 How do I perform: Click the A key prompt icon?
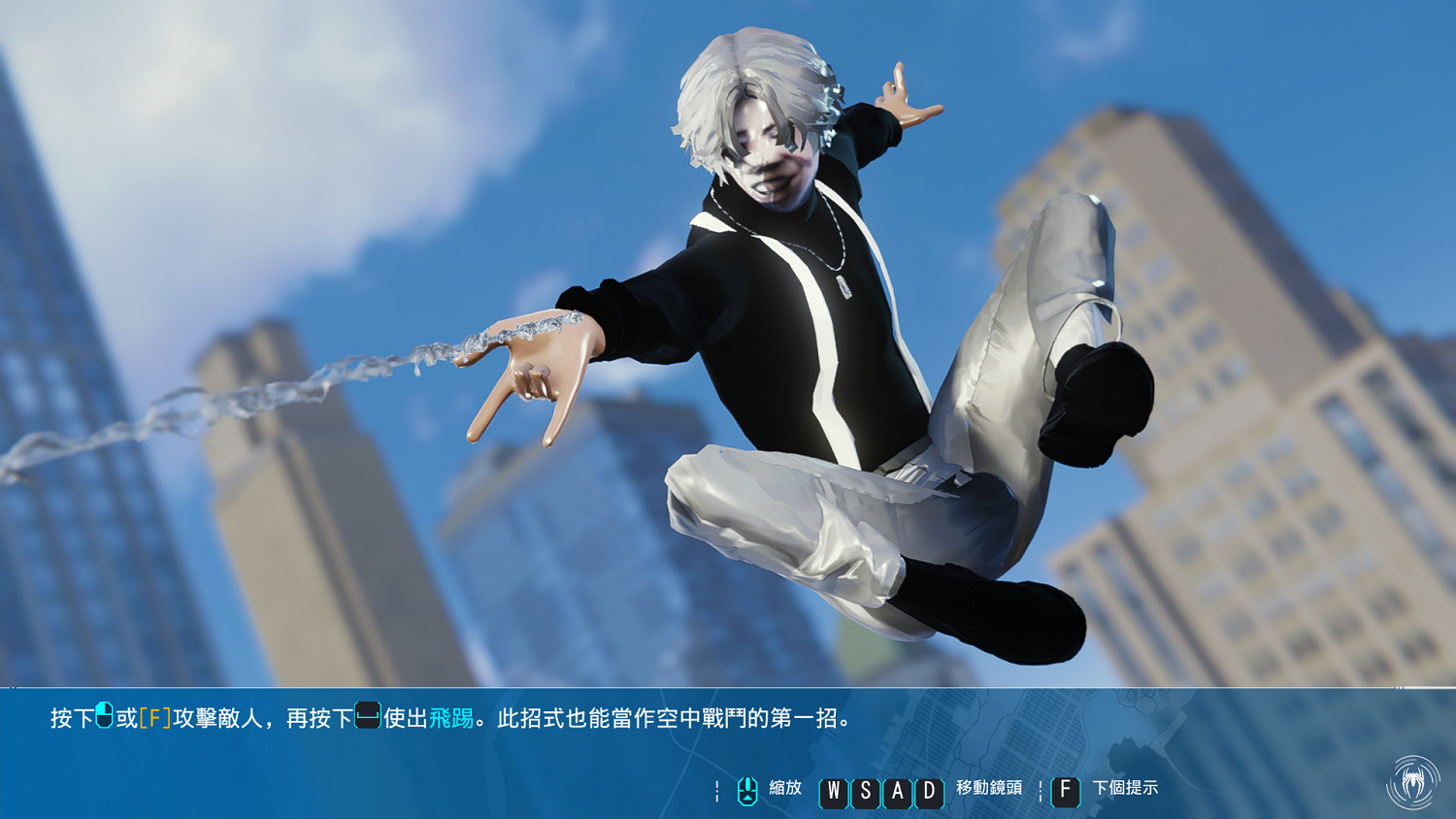click(898, 793)
